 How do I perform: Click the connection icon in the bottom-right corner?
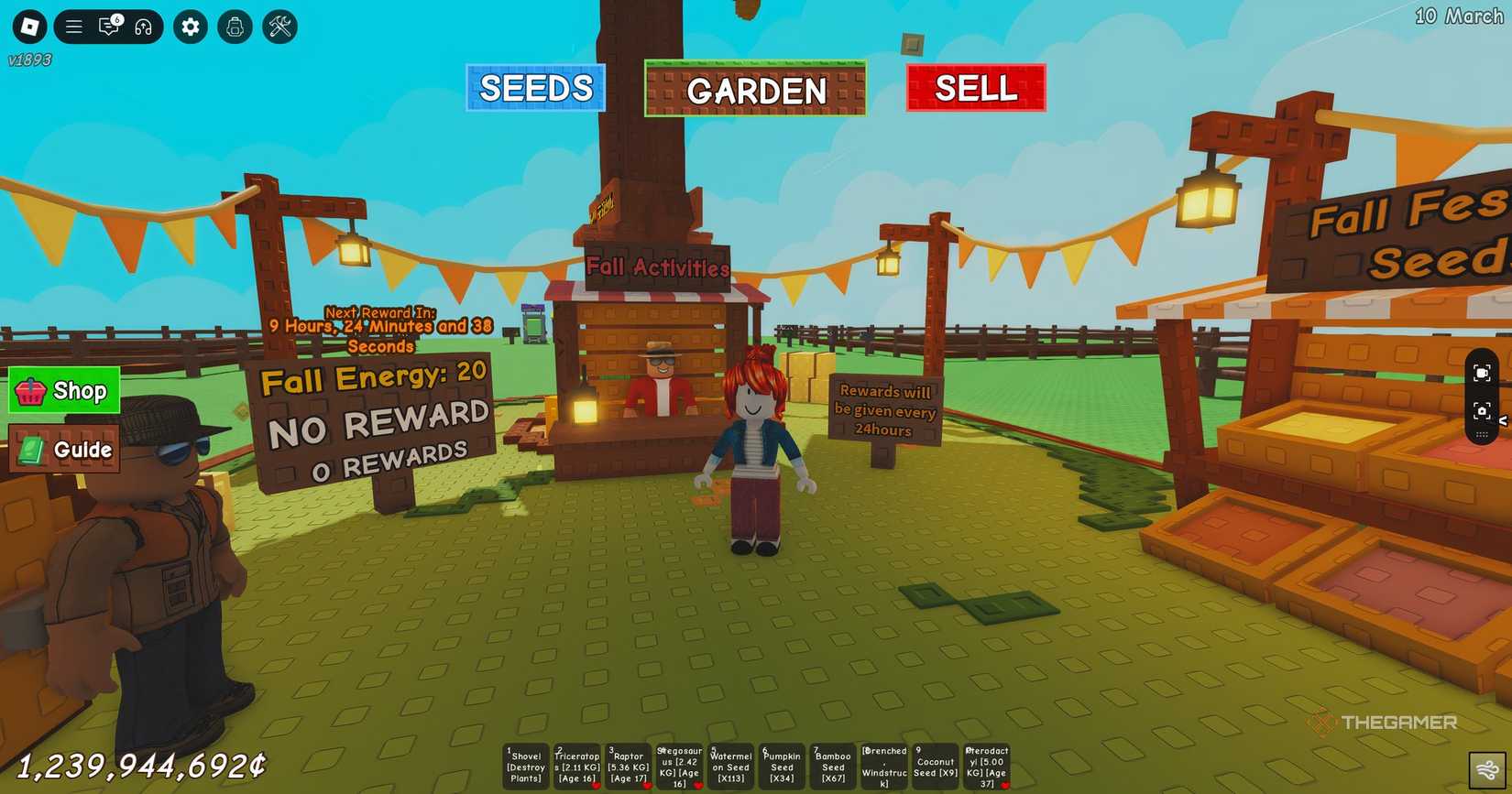coord(1487,769)
